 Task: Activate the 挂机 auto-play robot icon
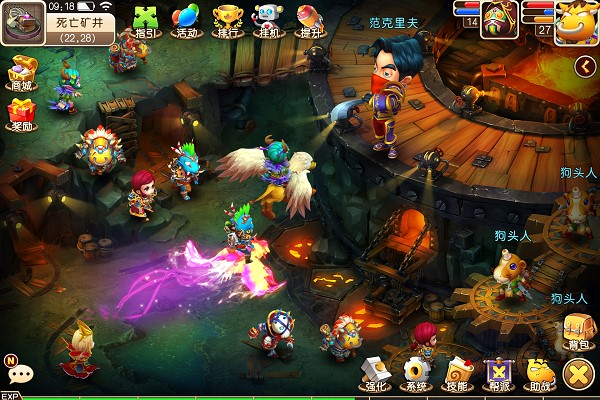(x=267, y=19)
